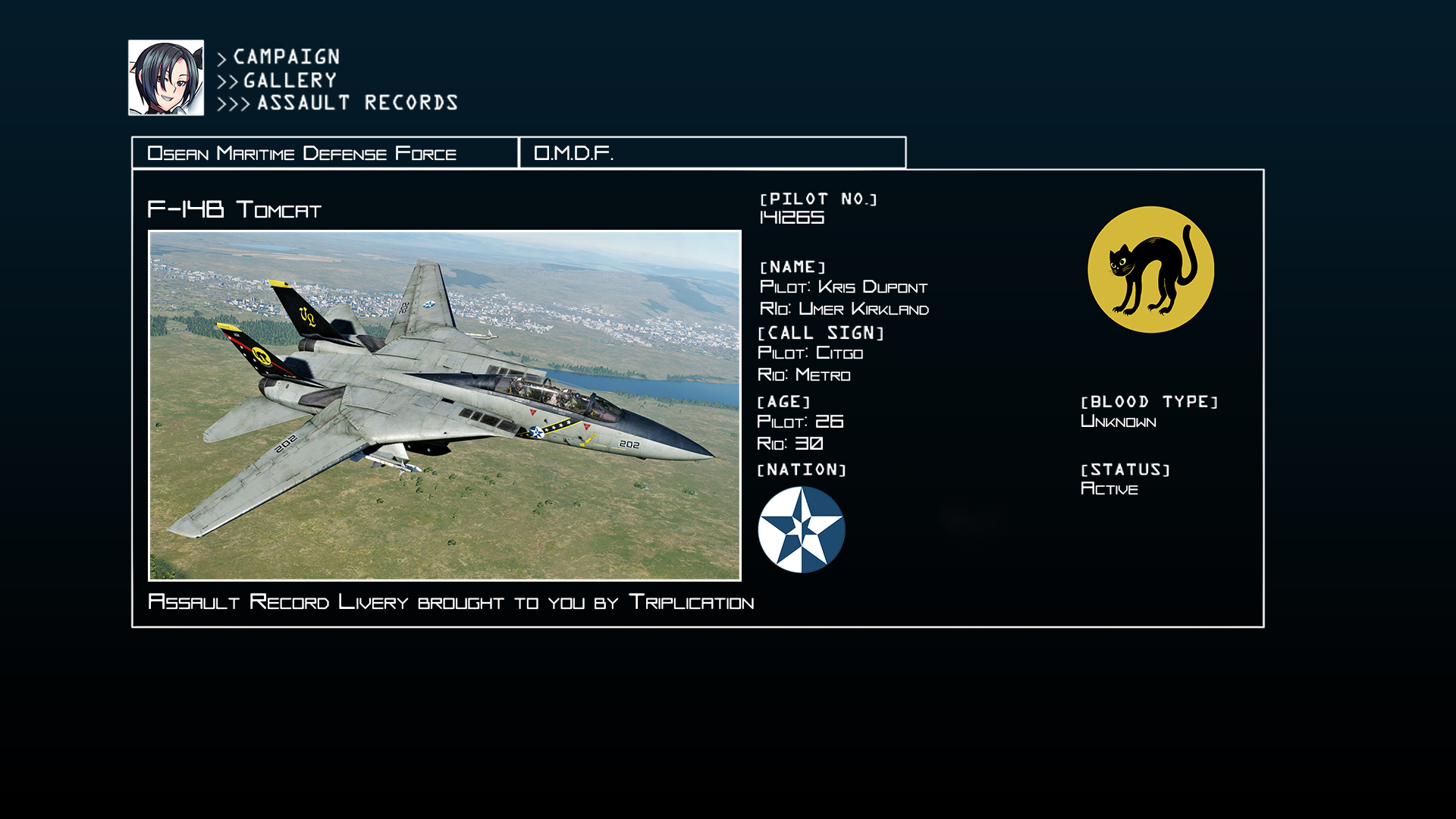Choose the O.M.D.F. tab

click(711, 153)
